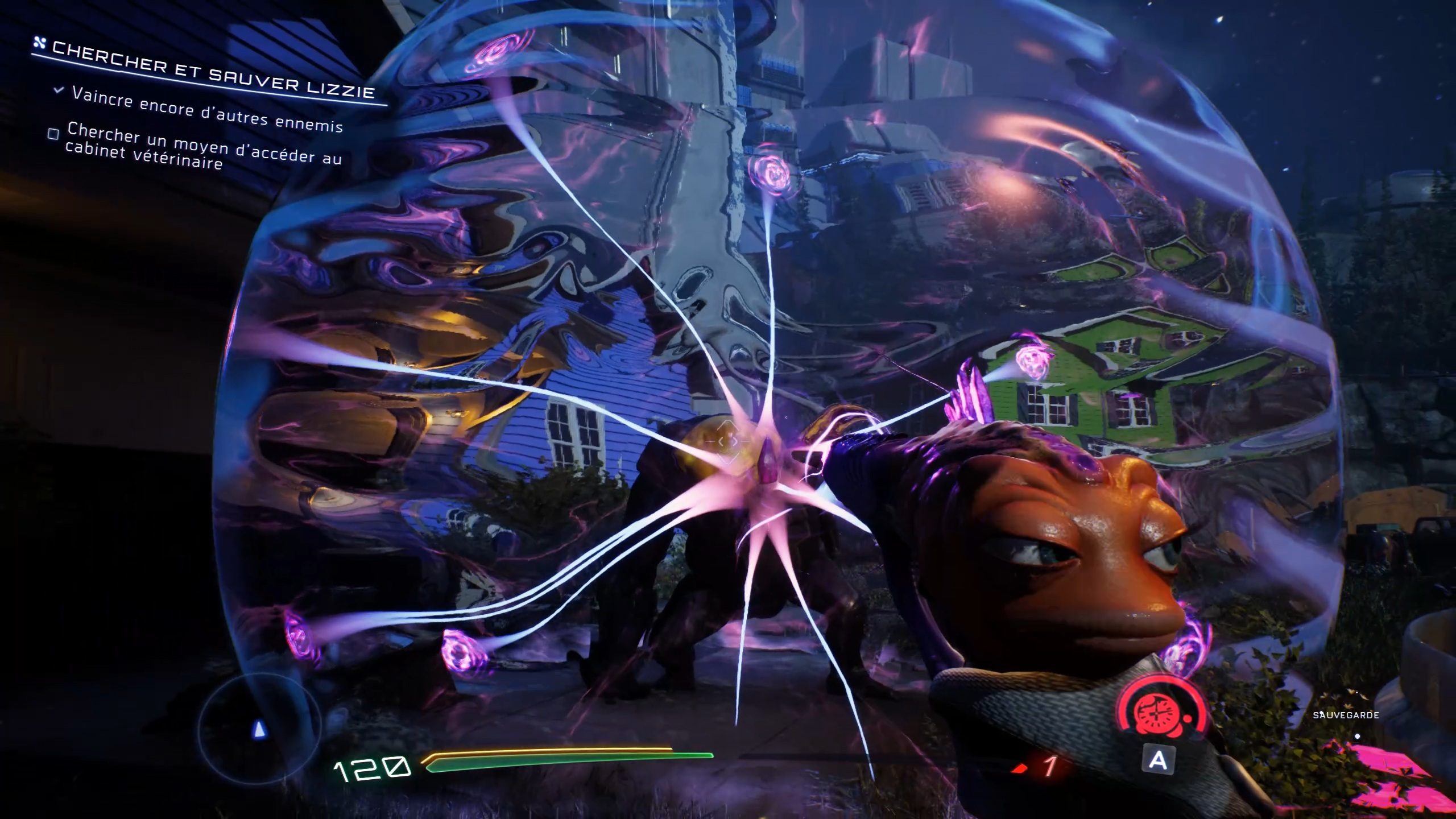Select the completed "Vaincre encore d'autres ennemis" objective
Viewport: 1456px width, 819px height.
tap(207, 110)
